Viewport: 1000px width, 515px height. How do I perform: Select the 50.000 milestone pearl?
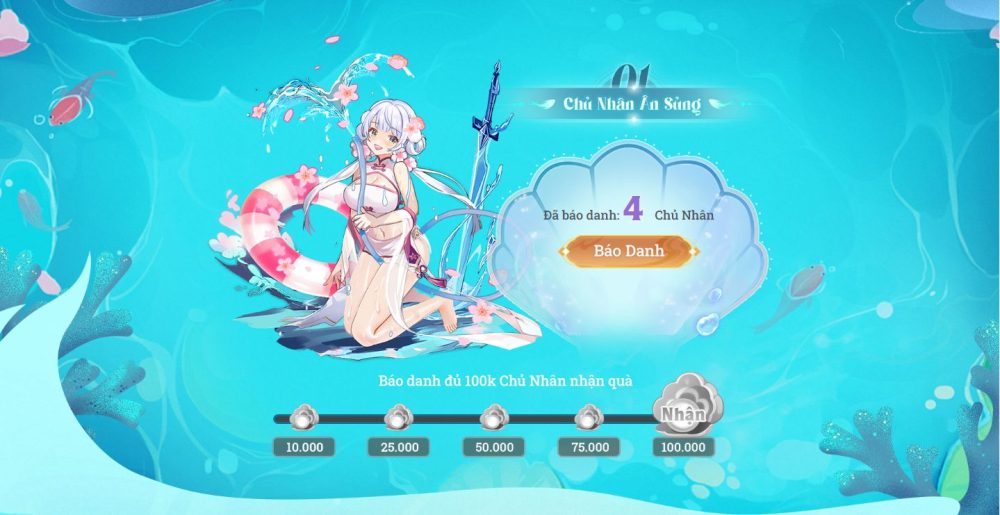pos(494,417)
